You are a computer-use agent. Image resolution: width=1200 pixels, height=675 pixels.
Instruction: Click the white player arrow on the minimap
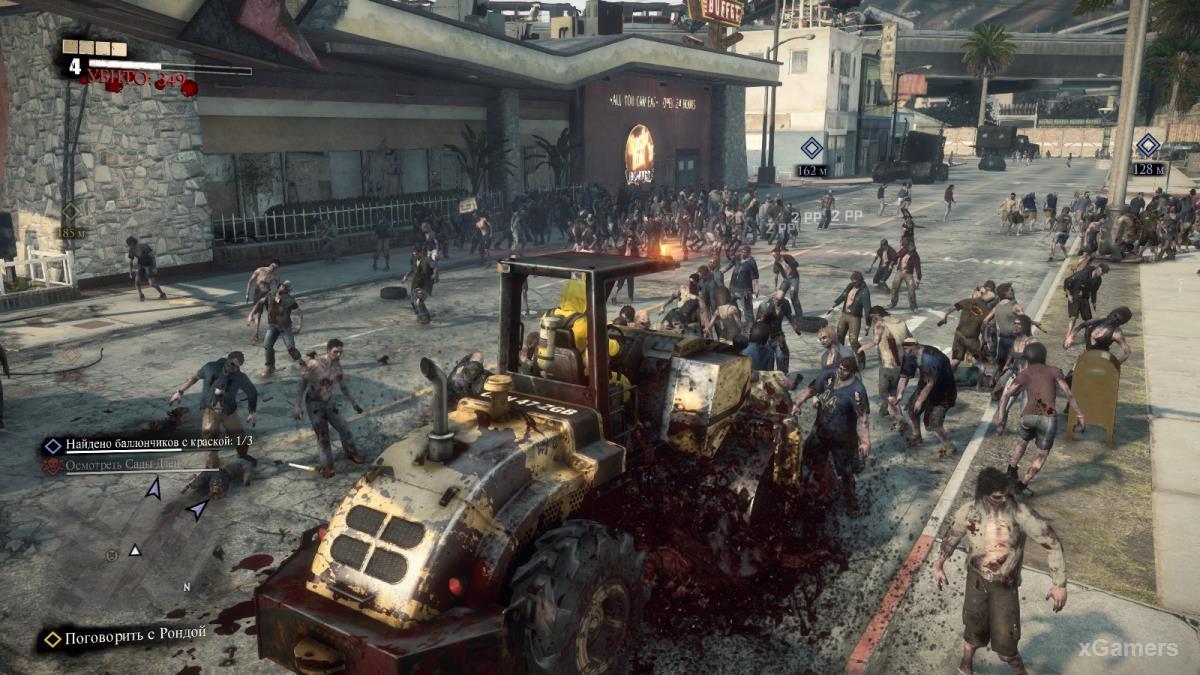pos(135,549)
